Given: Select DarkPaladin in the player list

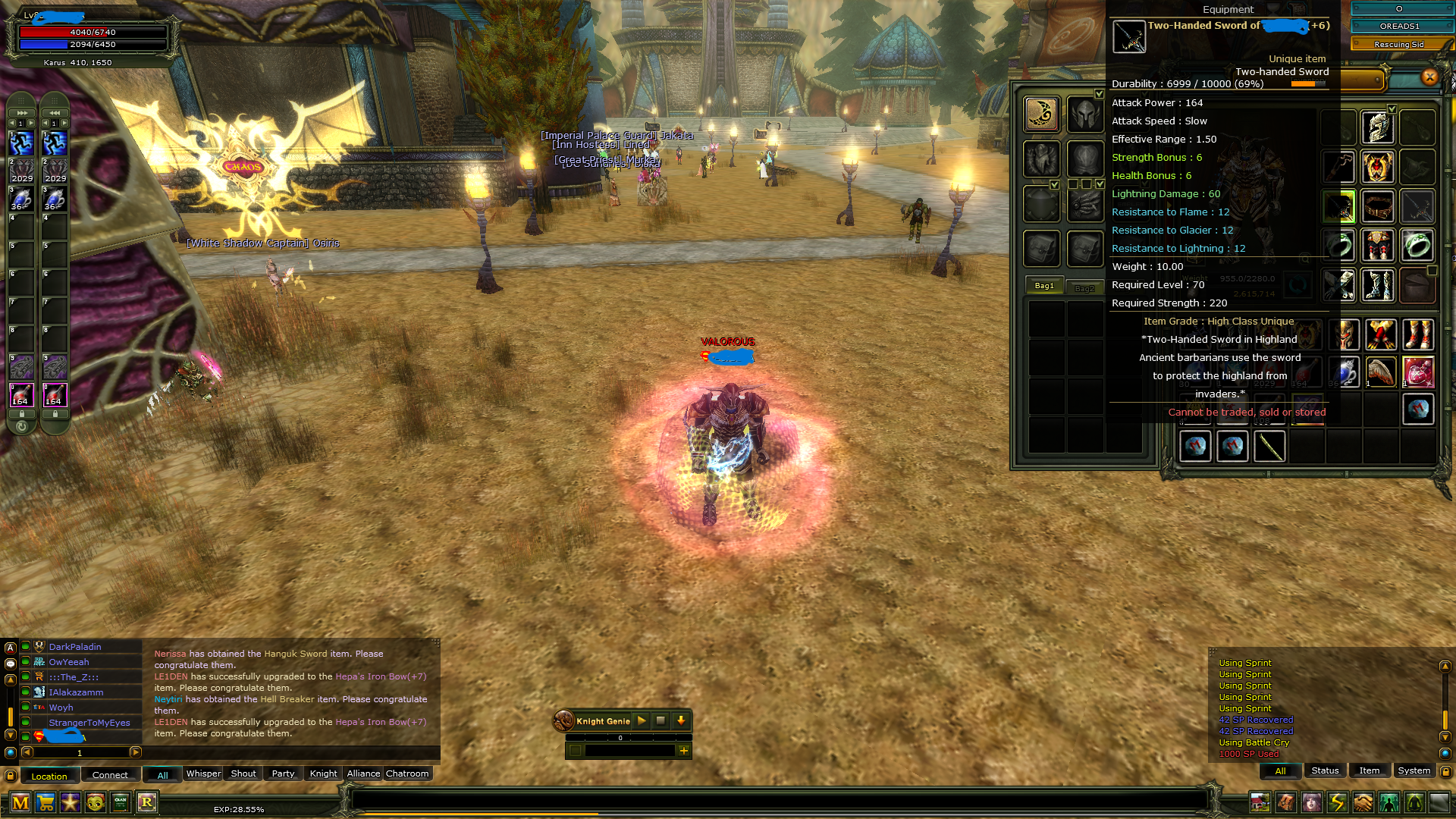Looking at the screenshot, I should (75, 647).
